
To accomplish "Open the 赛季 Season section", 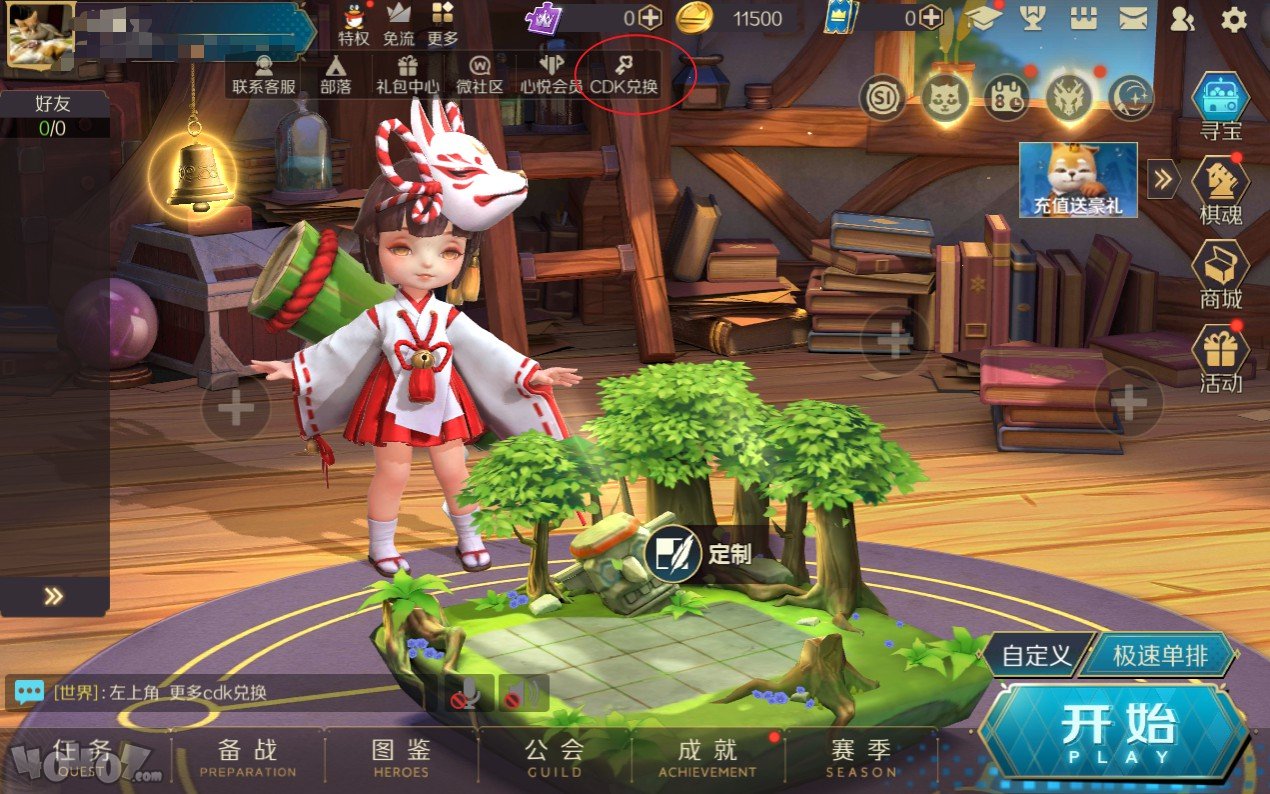I will 861,757.
